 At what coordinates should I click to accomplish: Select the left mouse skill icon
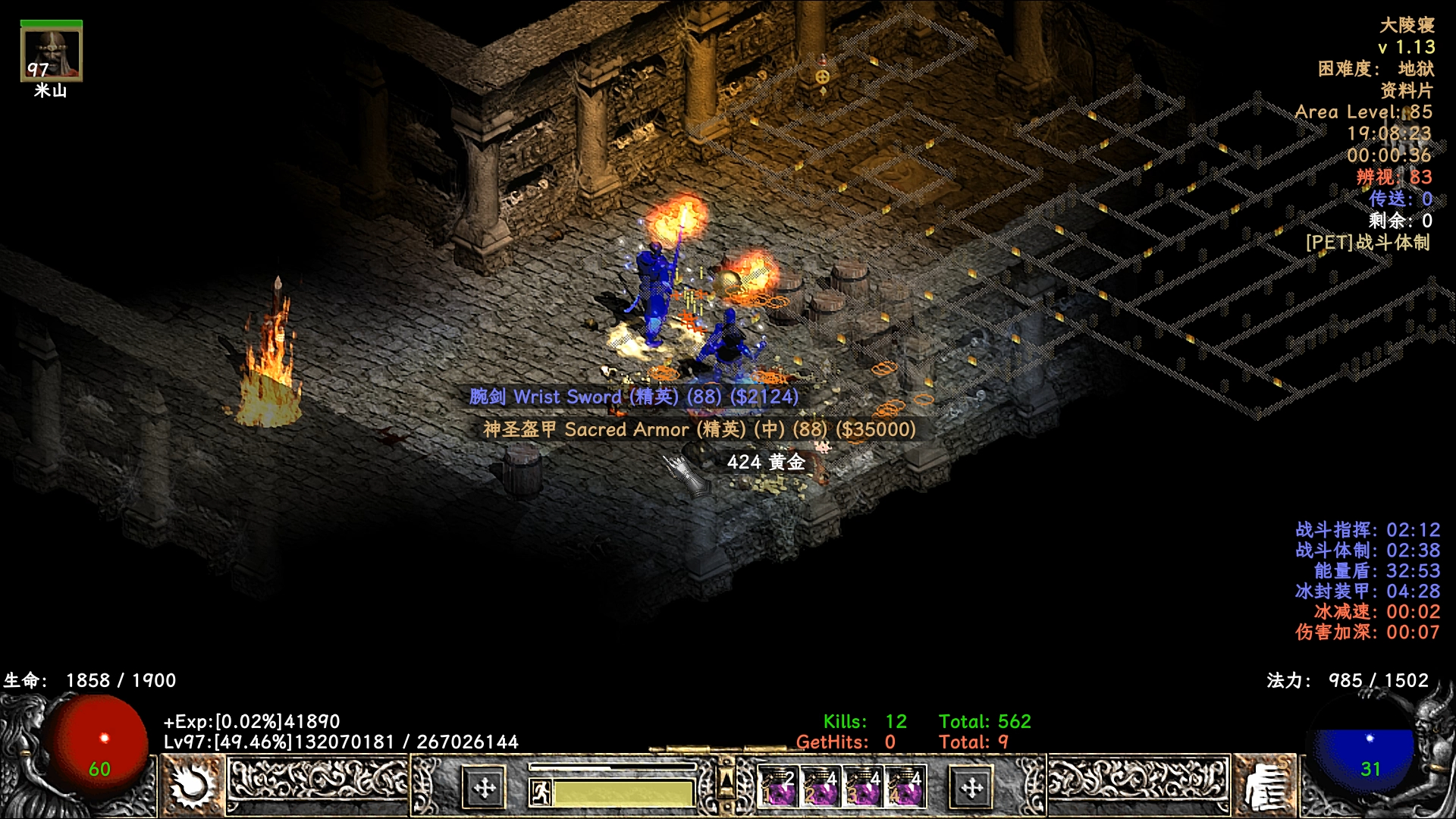tap(191, 786)
